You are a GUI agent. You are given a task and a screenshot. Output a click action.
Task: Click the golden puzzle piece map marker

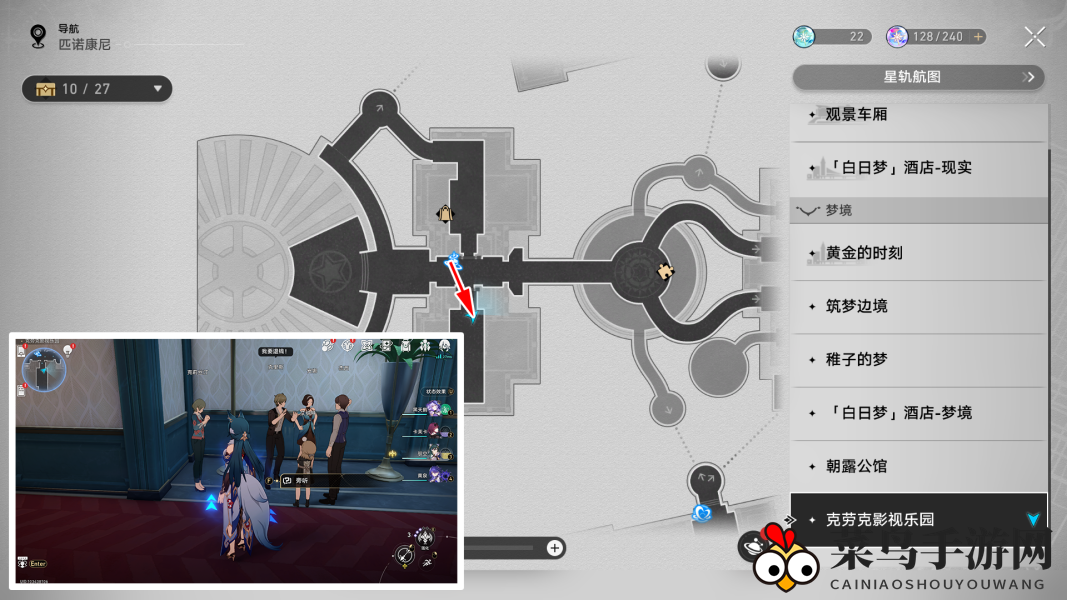tap(664, 270)
